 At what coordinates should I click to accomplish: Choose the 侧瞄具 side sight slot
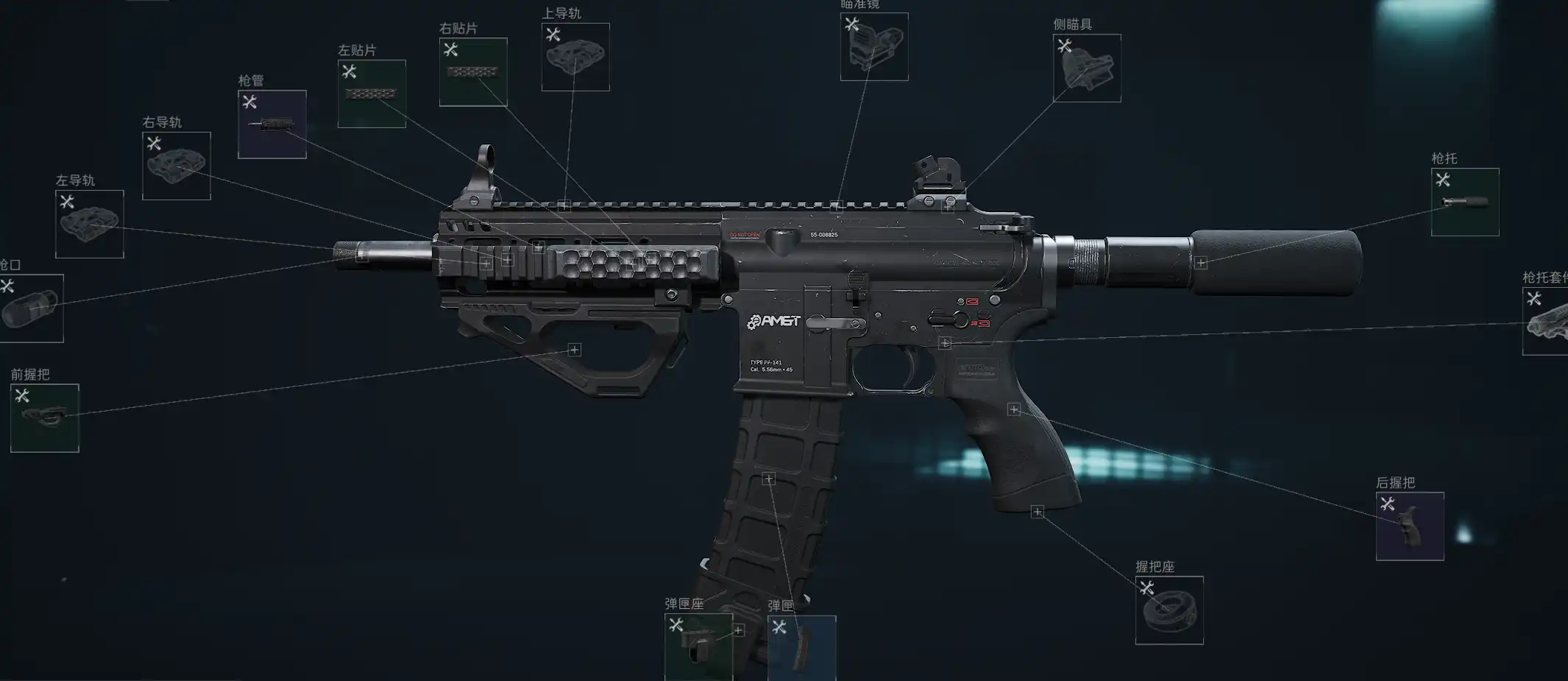pos(1087,68)
